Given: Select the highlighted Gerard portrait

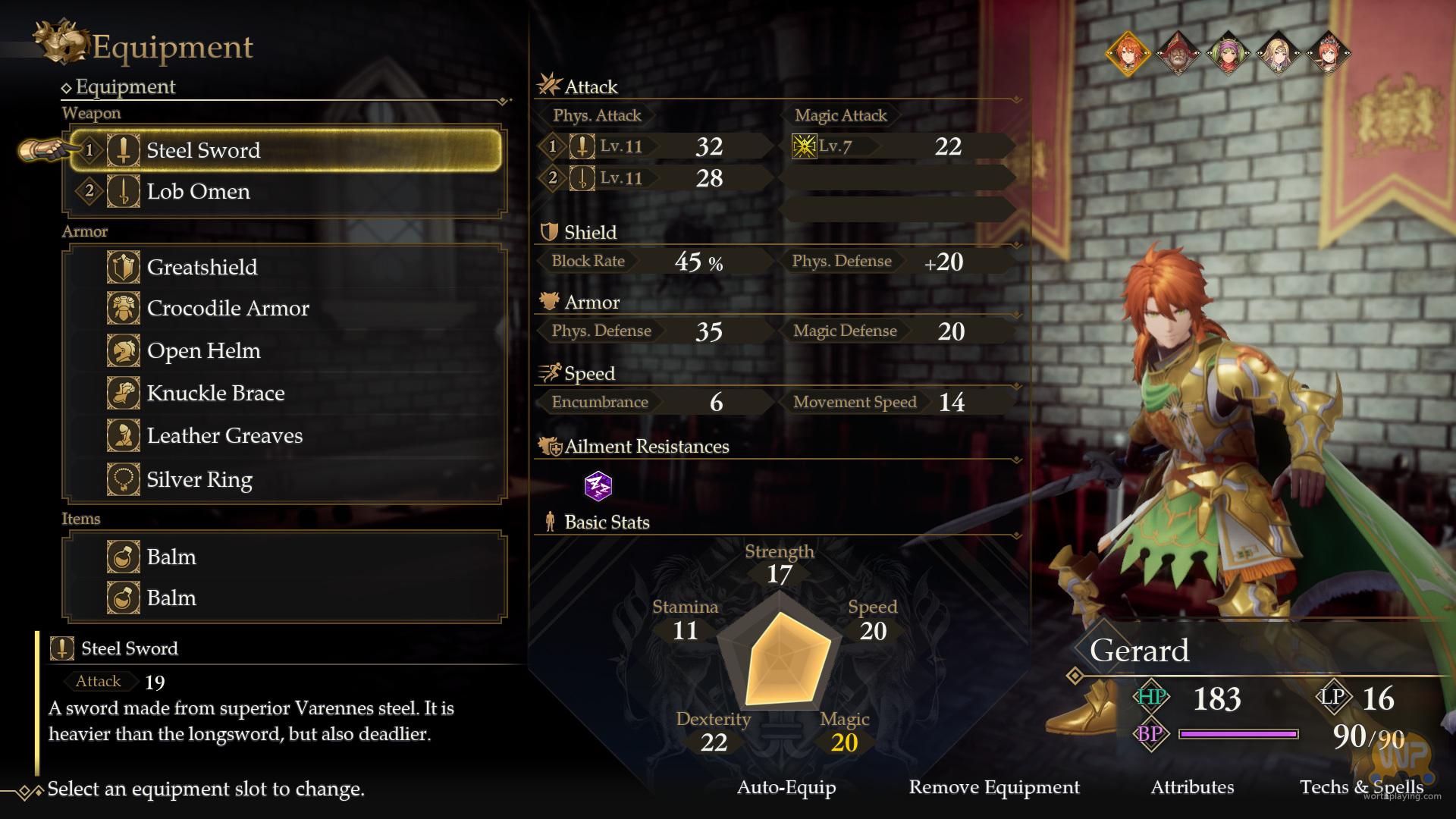Looking at the screenshot, I should pyautogui.click(x=1128, y=53).
